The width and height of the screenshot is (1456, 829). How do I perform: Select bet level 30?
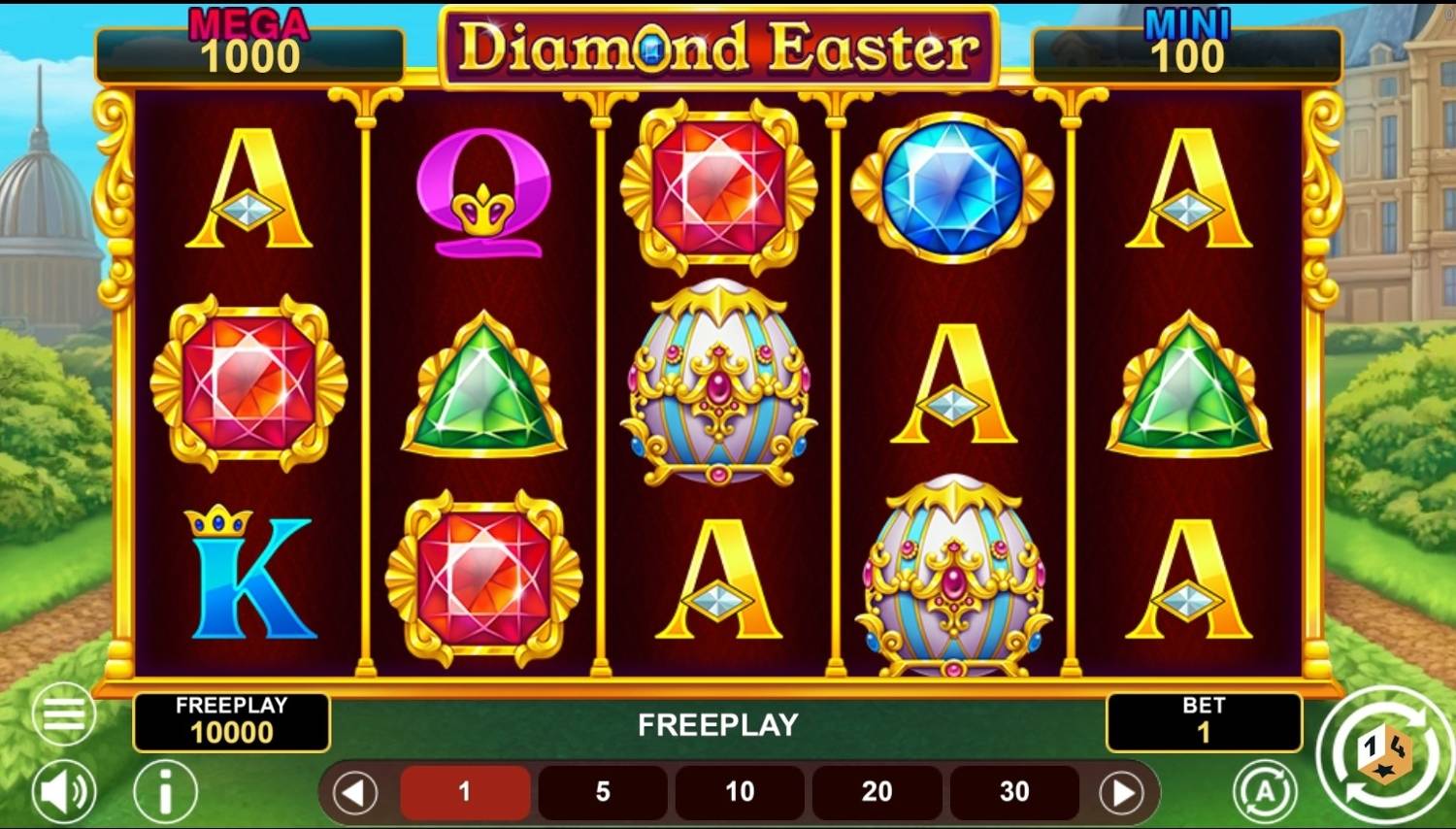click(1013, 791)
